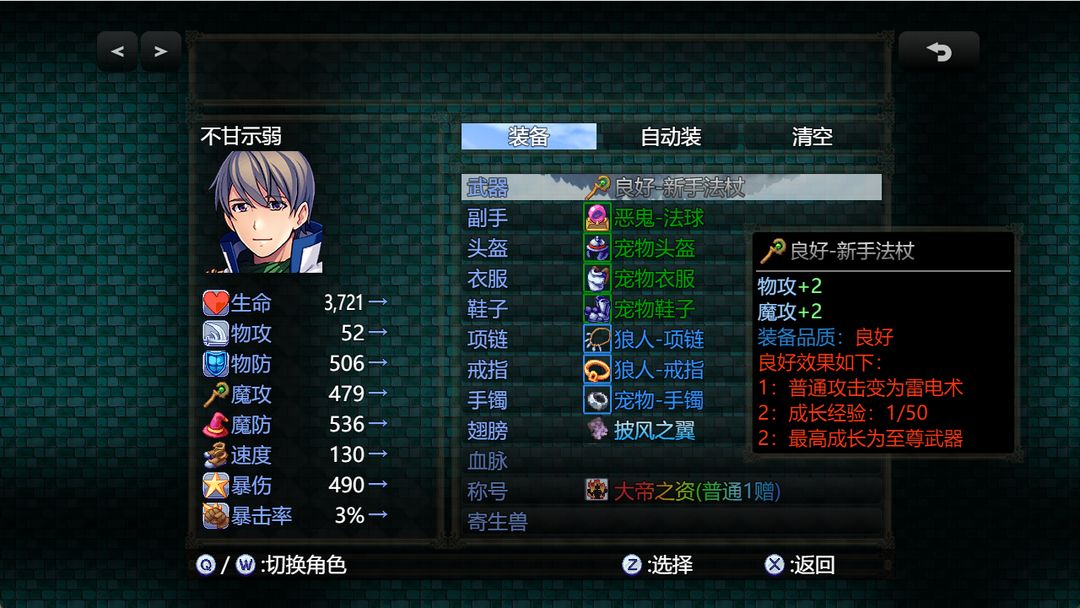Select the 武器 slot with 良好-新手法杖
The width and height of the screenshot is (1080, 608).
click(671, 187)
